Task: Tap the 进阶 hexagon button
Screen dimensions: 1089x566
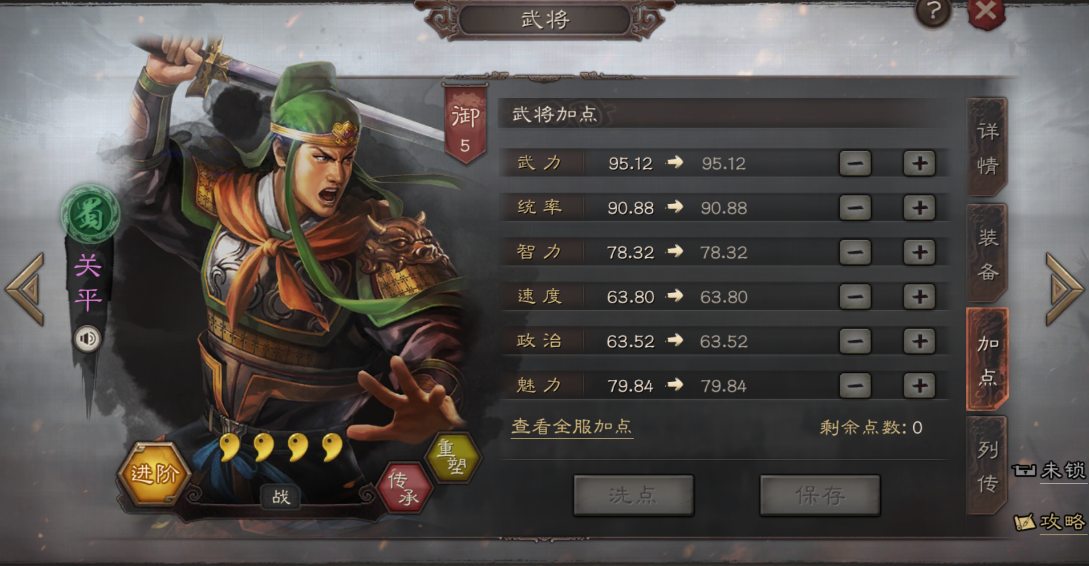Action: click(154, 474)
